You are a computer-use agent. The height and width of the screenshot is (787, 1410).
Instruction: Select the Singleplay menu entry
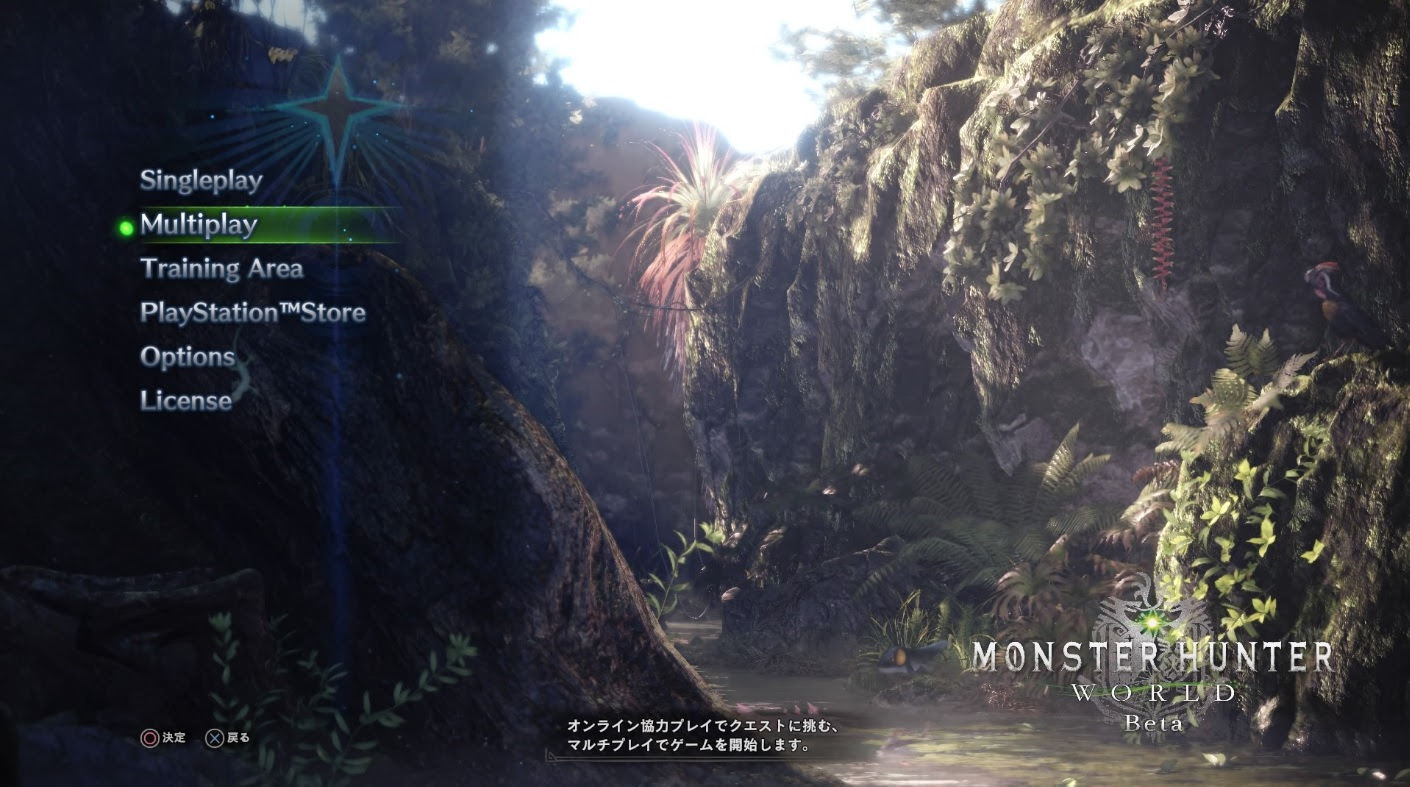click(200, 181)
